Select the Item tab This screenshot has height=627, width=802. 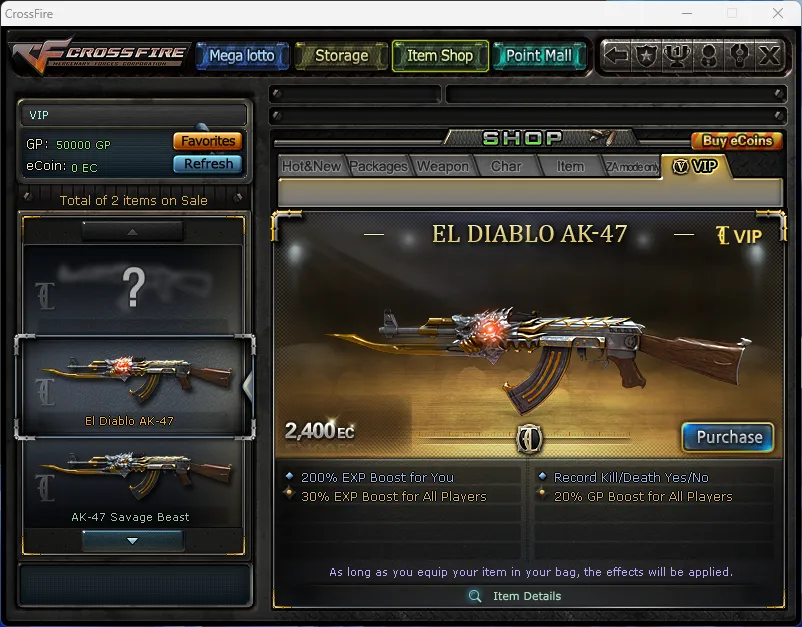pyautogui.click(x=570, y=167)
